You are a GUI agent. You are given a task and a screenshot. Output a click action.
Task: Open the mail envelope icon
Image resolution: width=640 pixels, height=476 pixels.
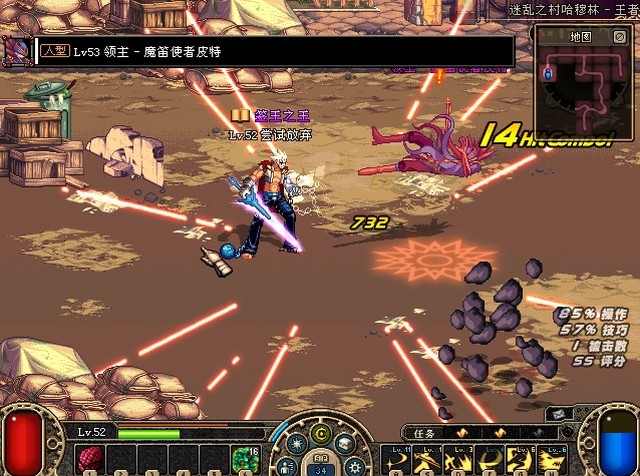558,414
